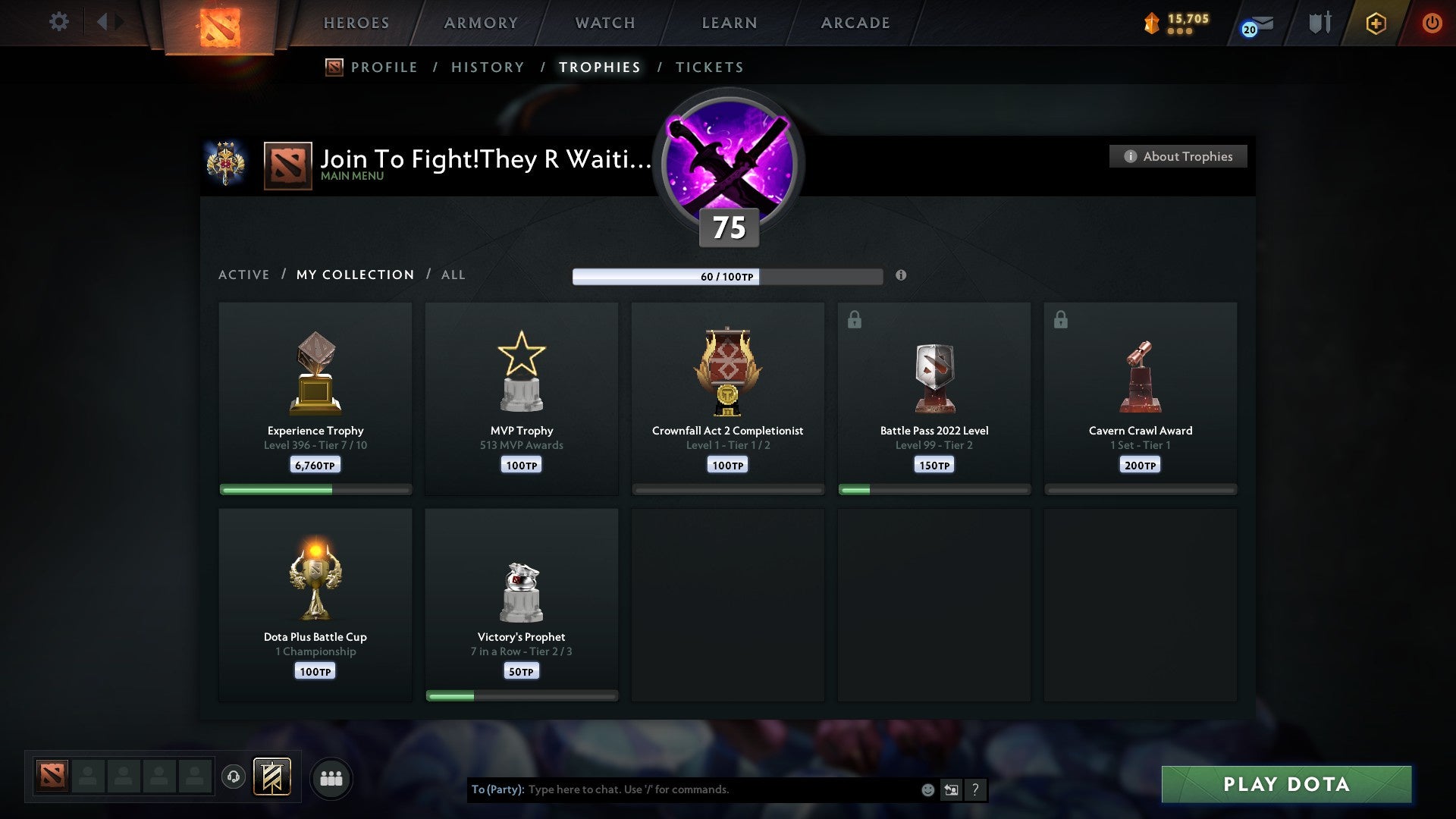The image size is (1456, 819).
Task: Toggle party voice chat headset icon
Action: (233, 777)
